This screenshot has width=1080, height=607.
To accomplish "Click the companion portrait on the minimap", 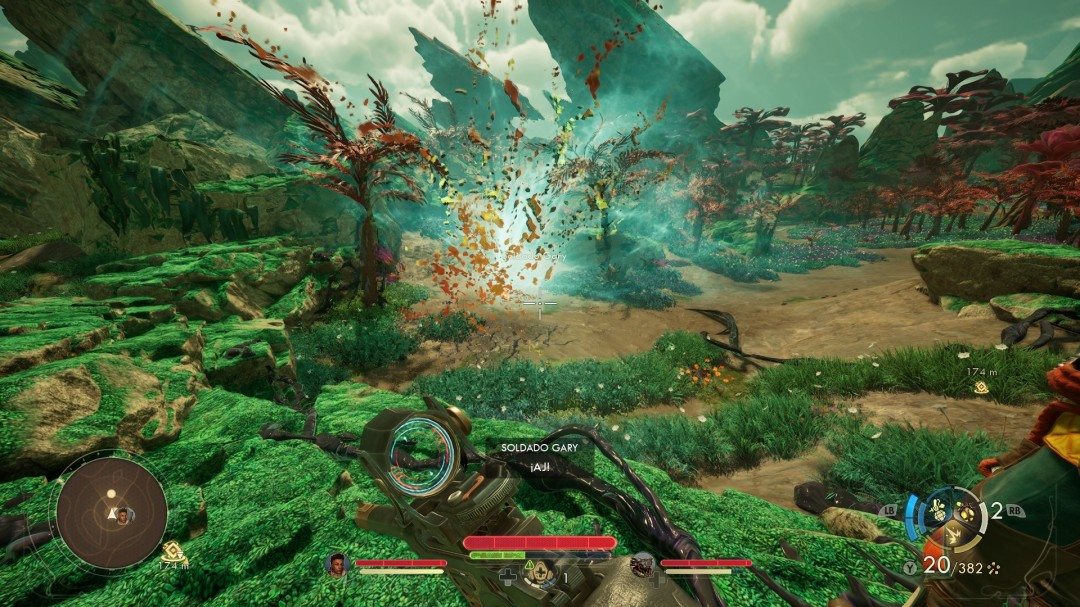I will (x=125, y=515).
